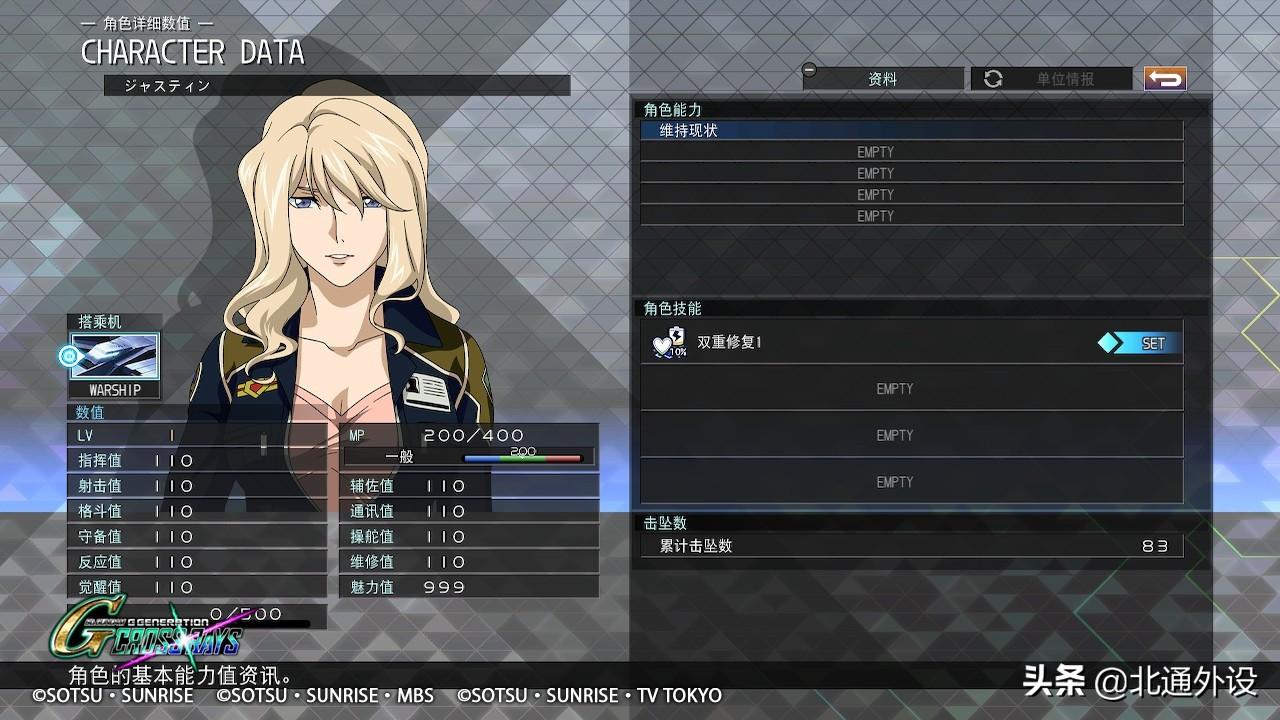Open the 资料 profile tab
The height and width of the screenshot is (720, 1280).
tap(882, 79)
